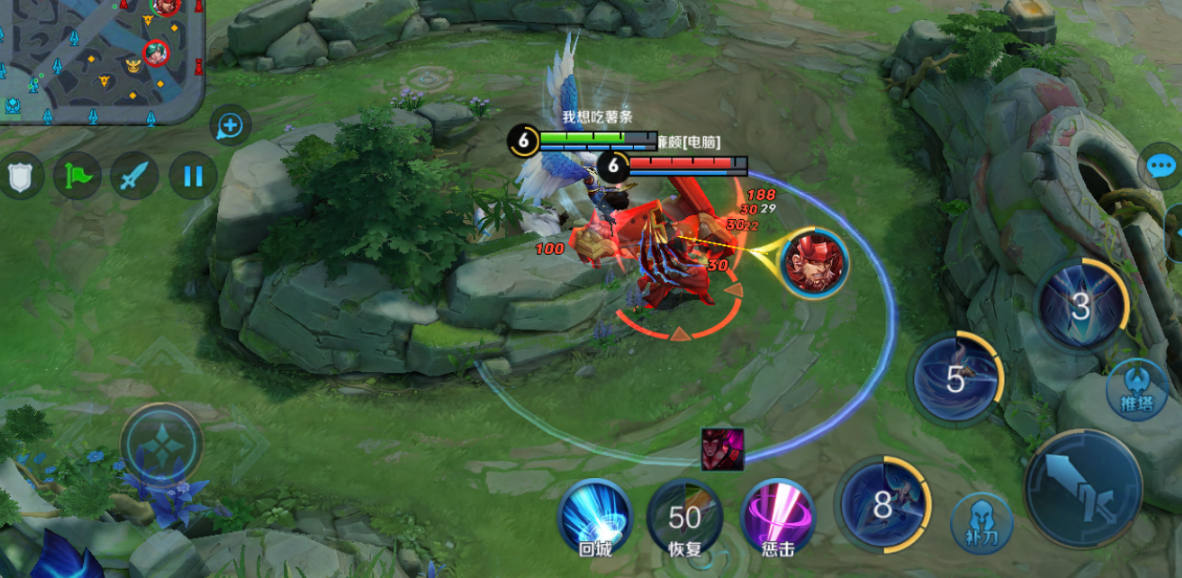Screen dimensions: 1182x578
Task: Tap the 推塔 push tower button
Action: 1137,390
